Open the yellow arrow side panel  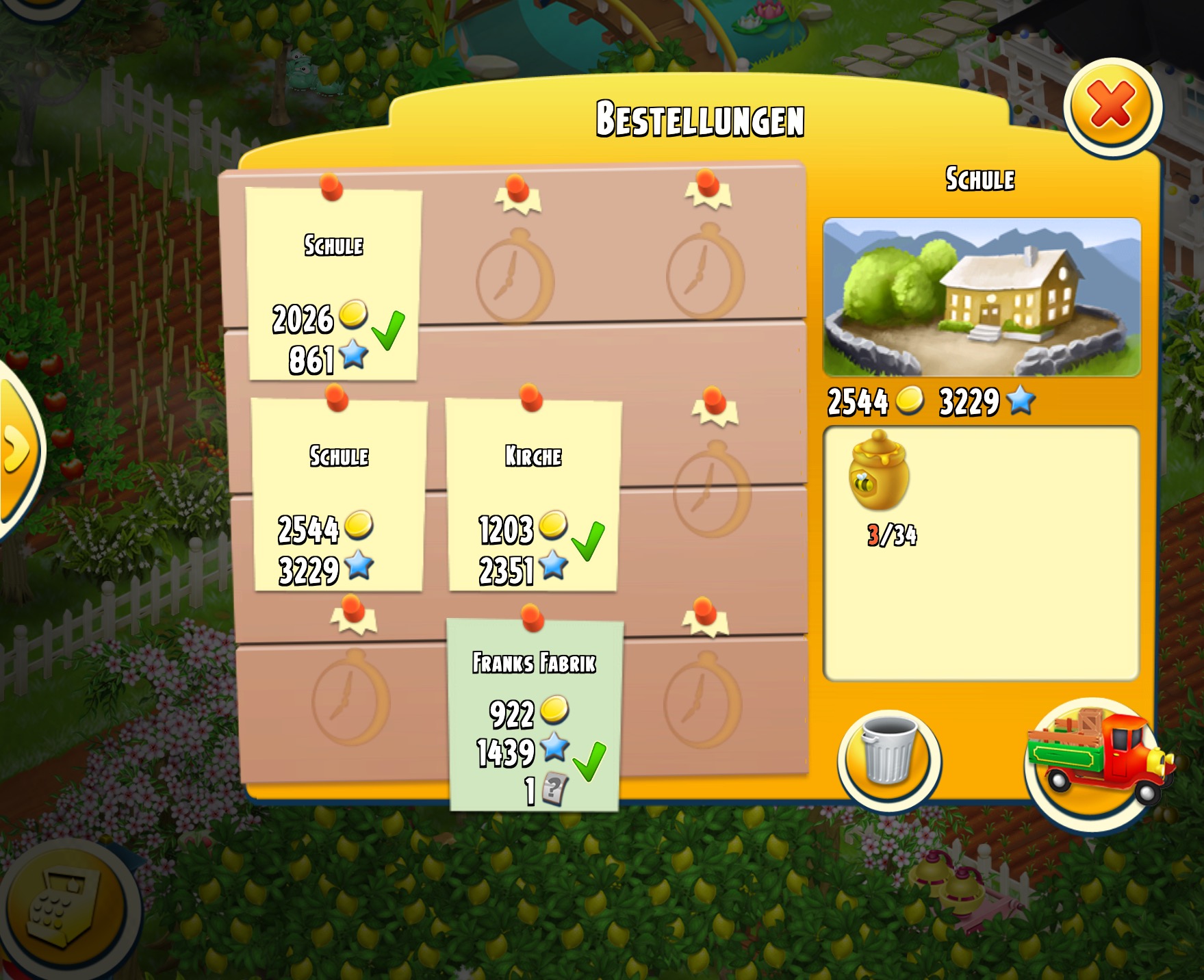point(17,450)
